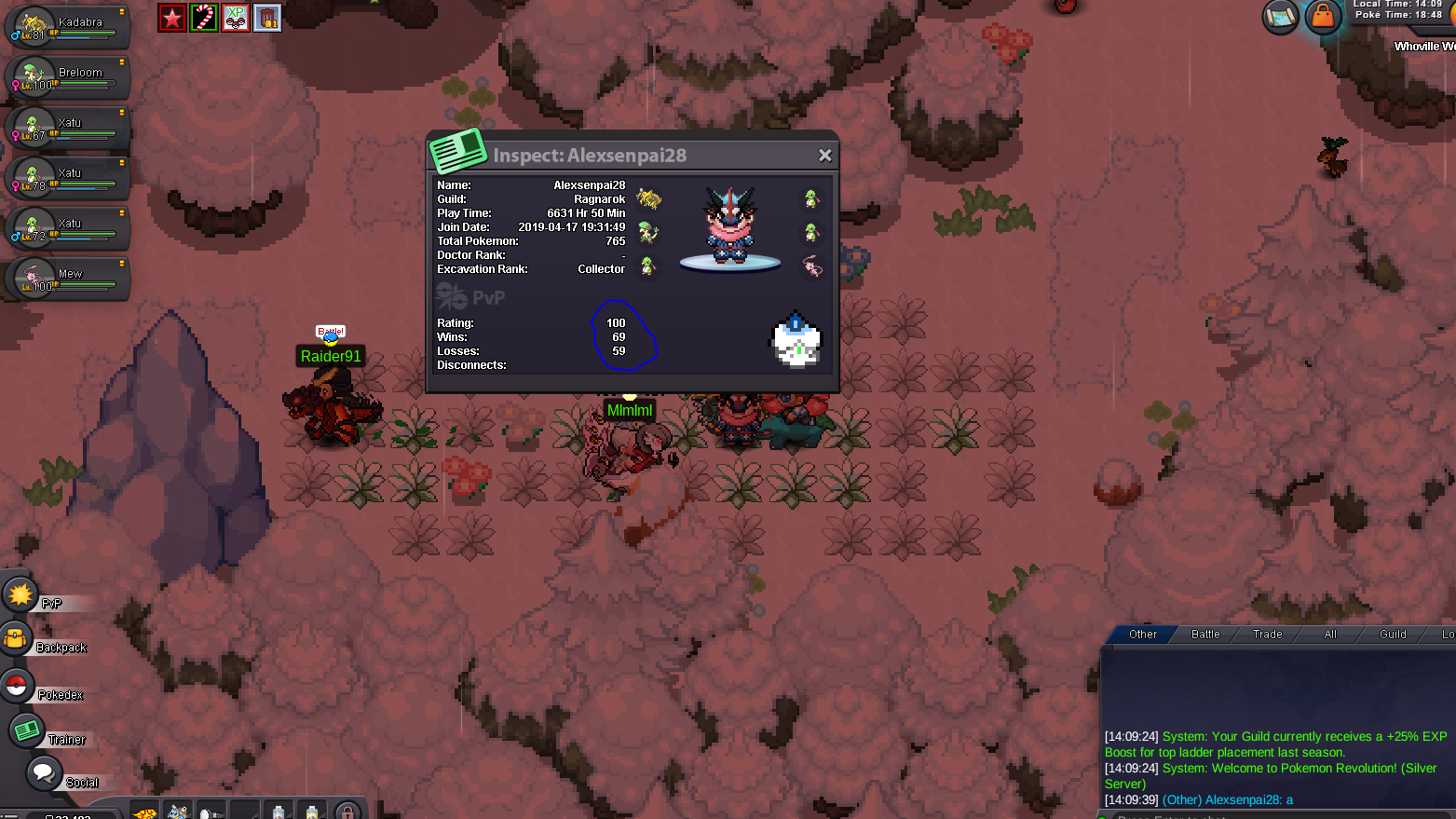This screenshot has width=1456, height=819.
Task: Select Kadabra in the party list
Action: 67,27
